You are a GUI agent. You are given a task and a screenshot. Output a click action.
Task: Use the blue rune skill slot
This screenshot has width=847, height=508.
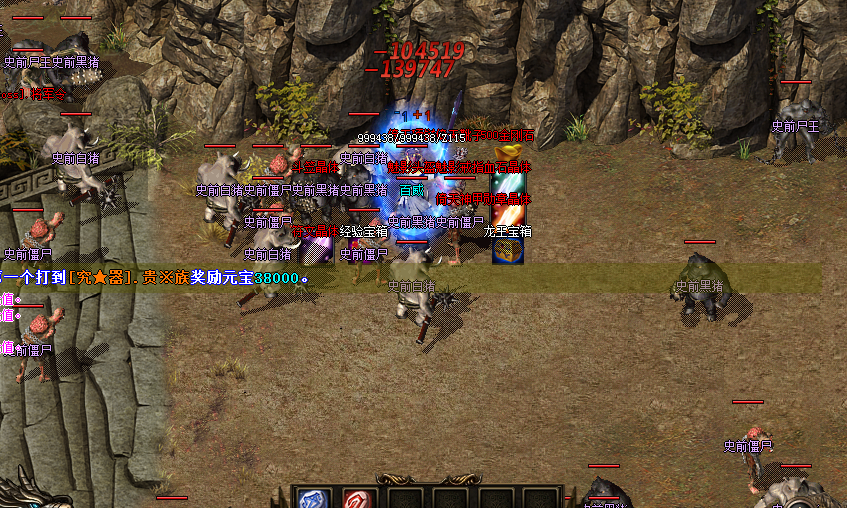pos(313,499)
